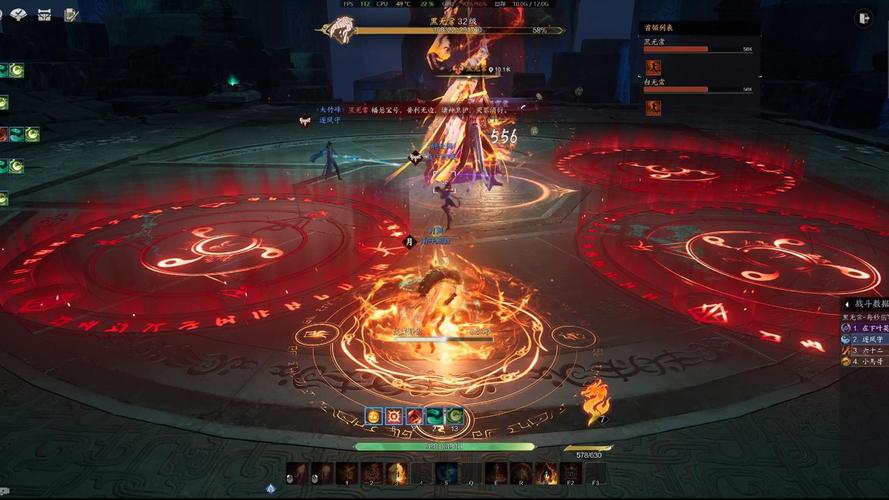Activate the skill bound to key E
The width and height of the screenshot is (889, 500).
pos(496,473)
